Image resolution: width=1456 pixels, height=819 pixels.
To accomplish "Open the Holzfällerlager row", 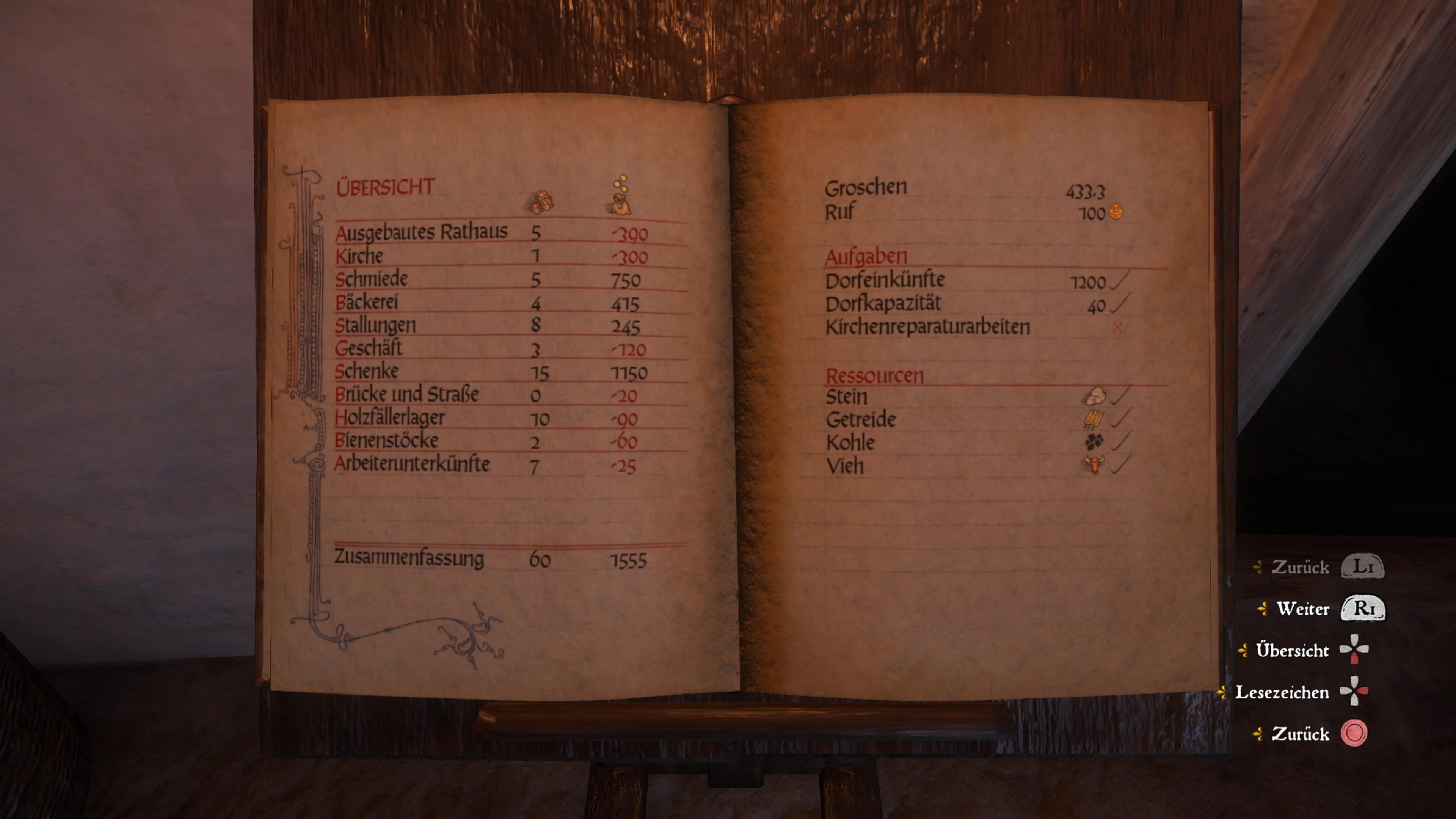I will coord(389,418).
